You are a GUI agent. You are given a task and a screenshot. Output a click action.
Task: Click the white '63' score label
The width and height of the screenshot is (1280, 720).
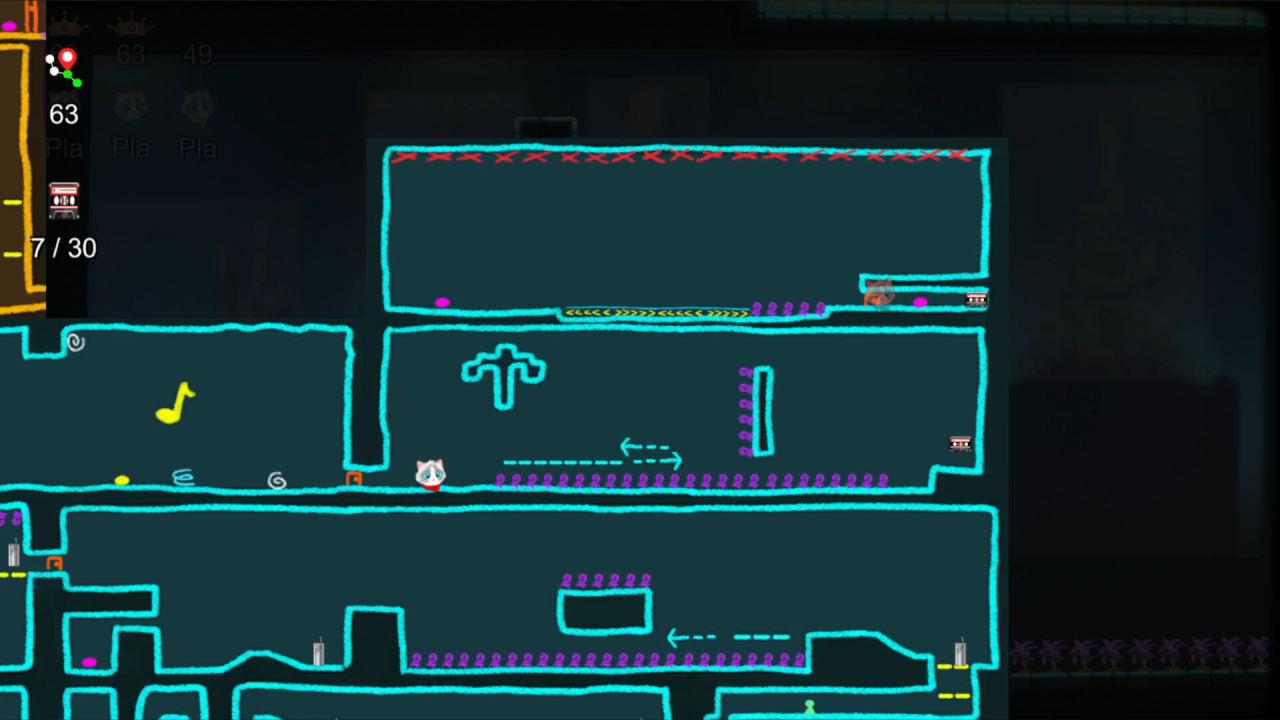(x=63, y=114)
